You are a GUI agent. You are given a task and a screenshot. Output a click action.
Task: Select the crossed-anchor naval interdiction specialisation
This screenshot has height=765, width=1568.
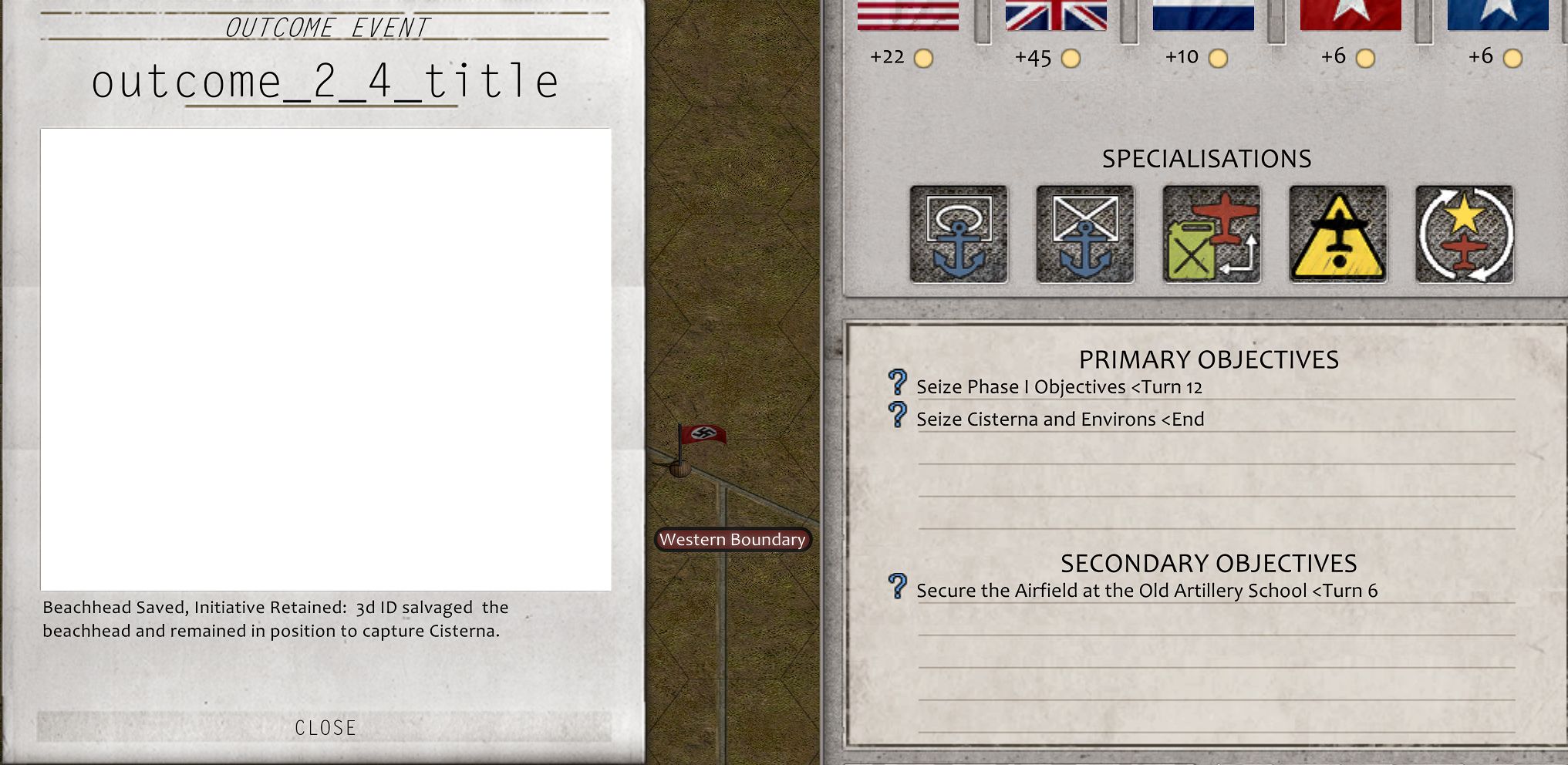pyautogui.click(x=1085, y=233)
